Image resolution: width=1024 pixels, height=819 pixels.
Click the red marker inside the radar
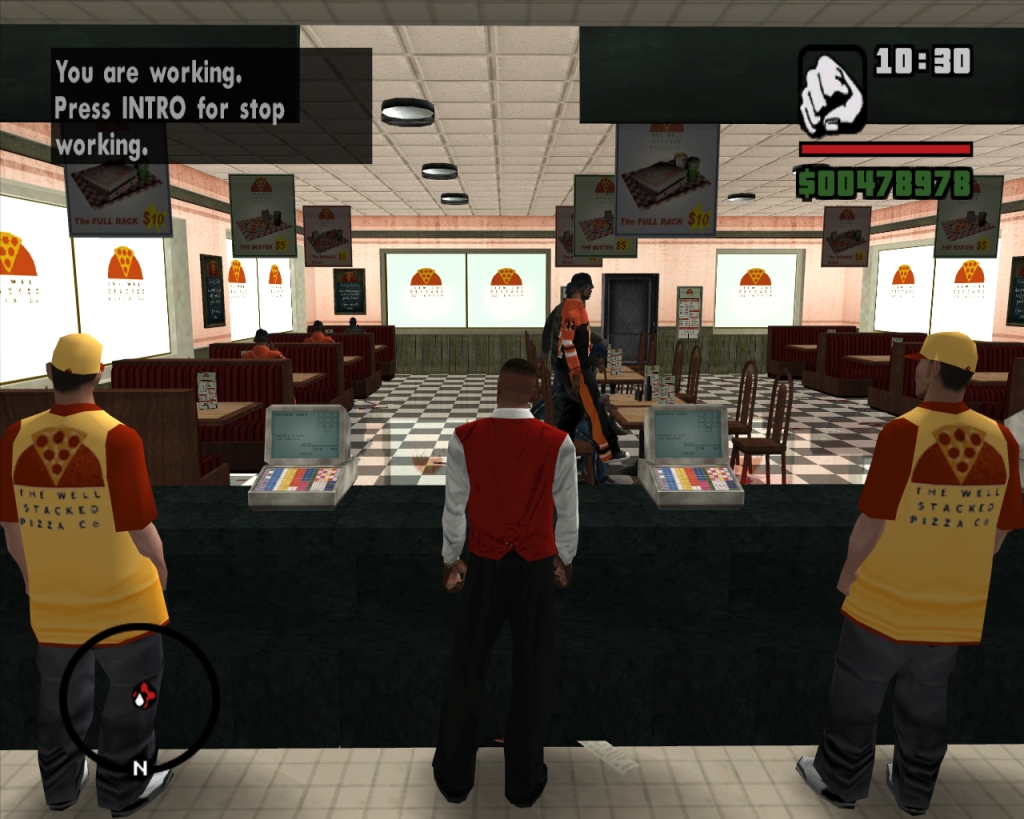point(144,694)
